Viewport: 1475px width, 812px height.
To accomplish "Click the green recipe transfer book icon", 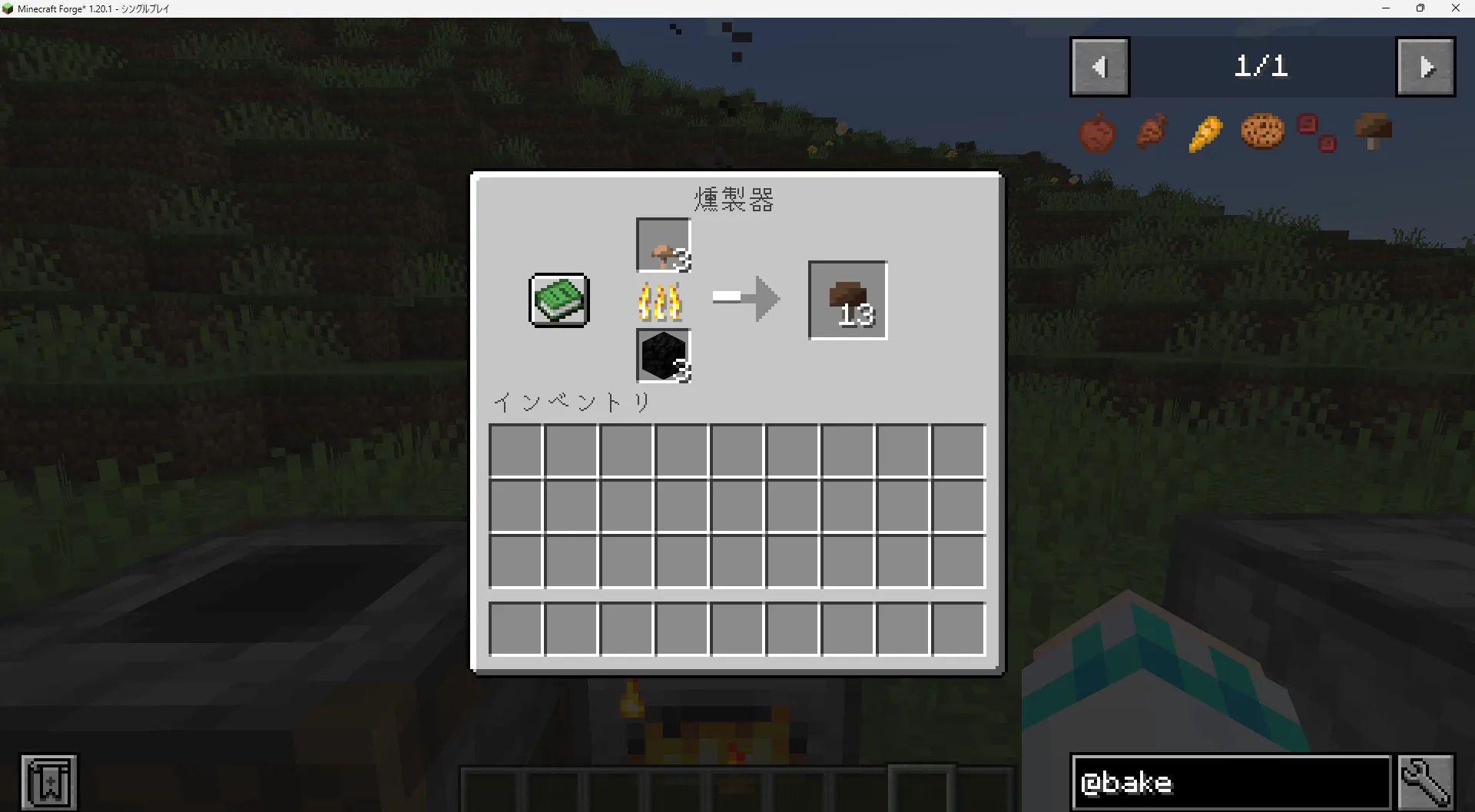I will click(559, 300).
